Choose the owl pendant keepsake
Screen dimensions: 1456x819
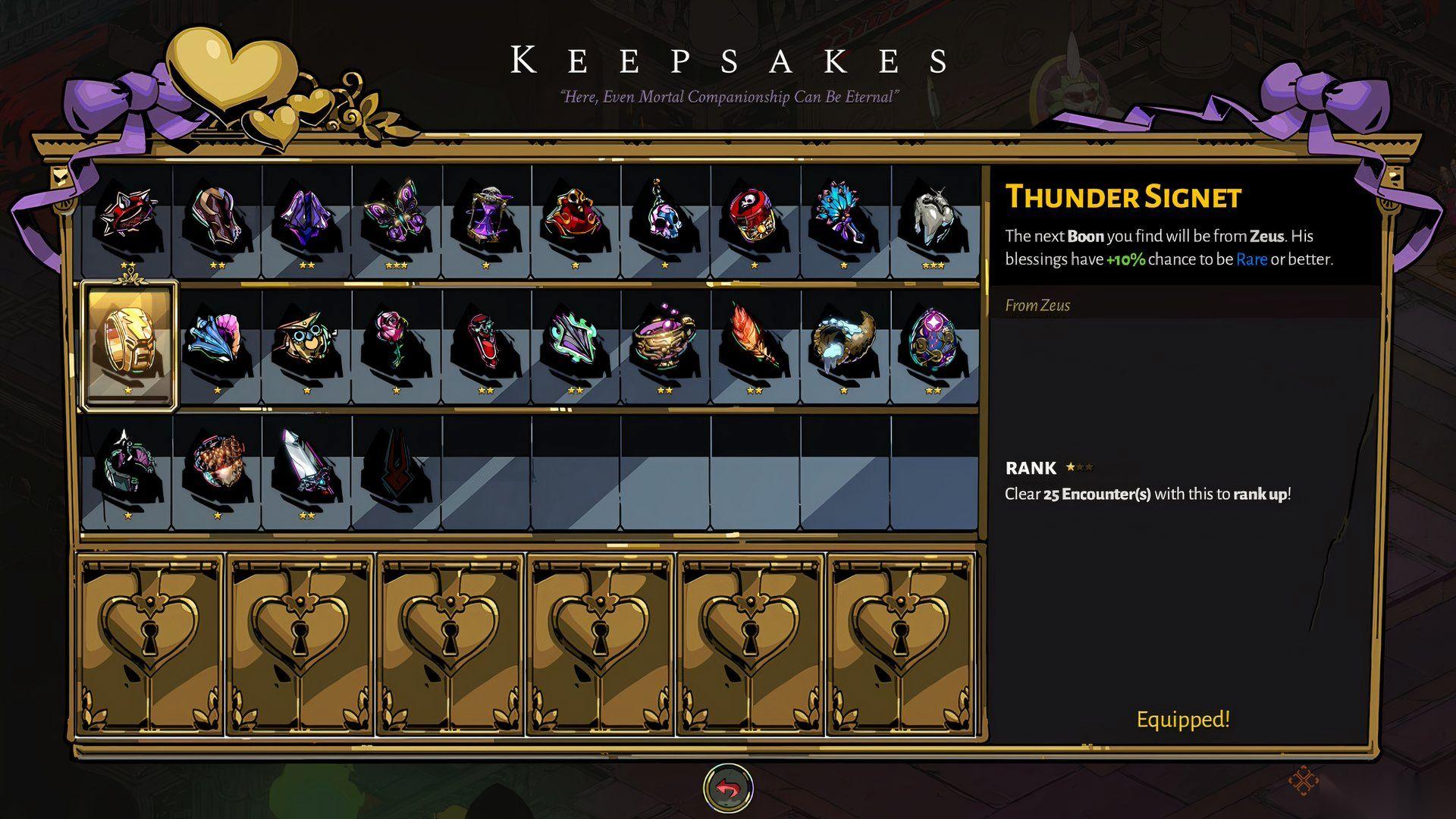point(306,343)
